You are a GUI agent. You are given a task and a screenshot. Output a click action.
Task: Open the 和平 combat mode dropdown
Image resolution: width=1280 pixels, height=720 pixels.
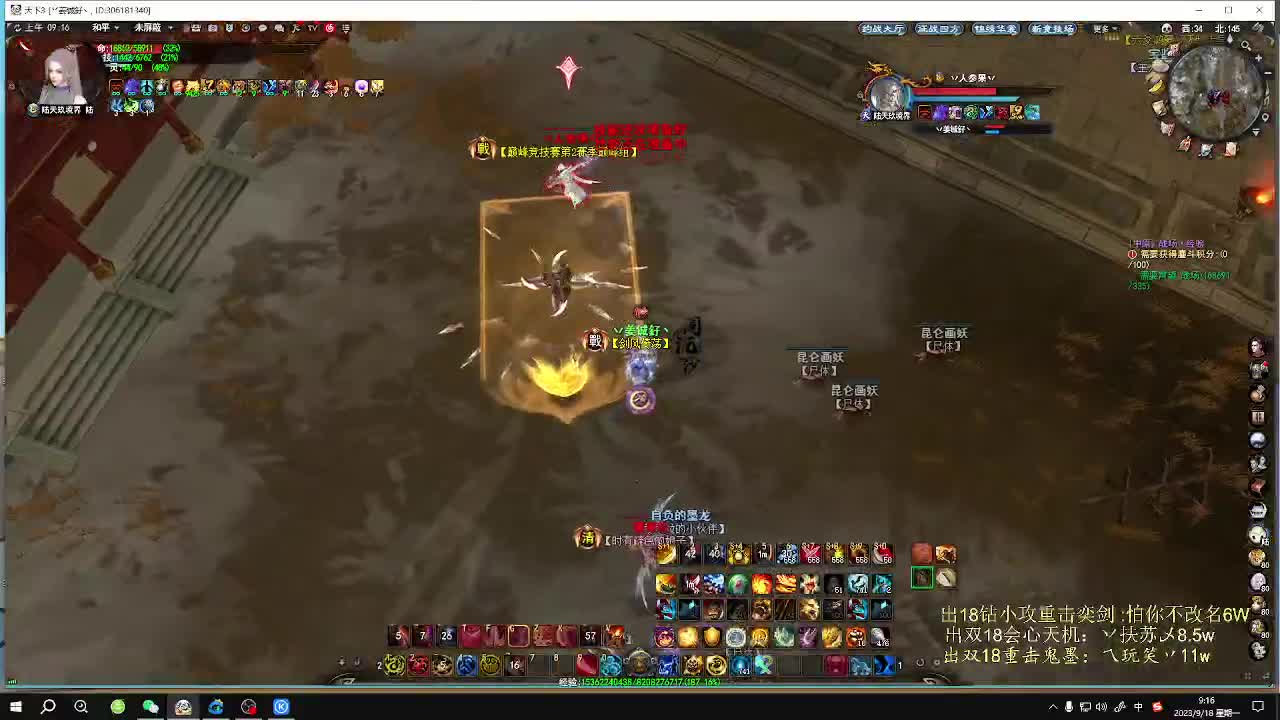point(105,28)
